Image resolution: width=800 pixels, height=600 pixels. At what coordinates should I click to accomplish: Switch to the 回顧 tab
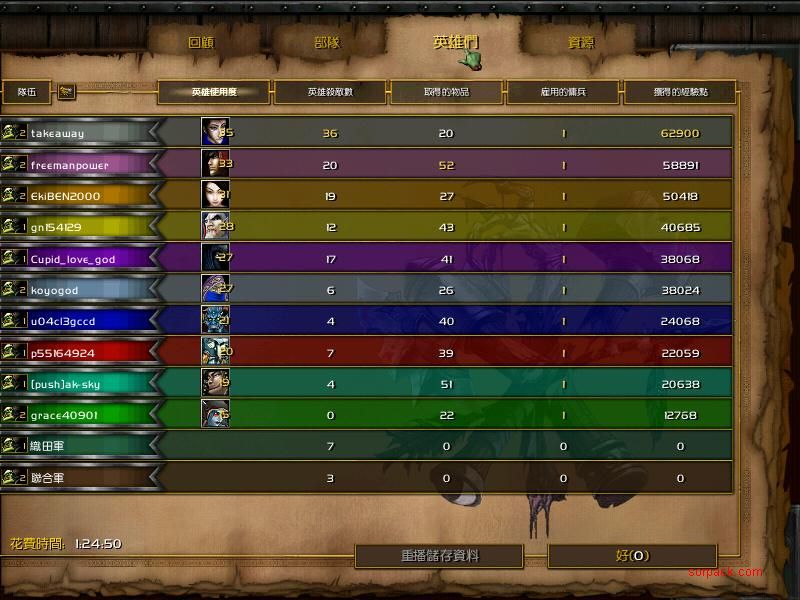point(202,43)
